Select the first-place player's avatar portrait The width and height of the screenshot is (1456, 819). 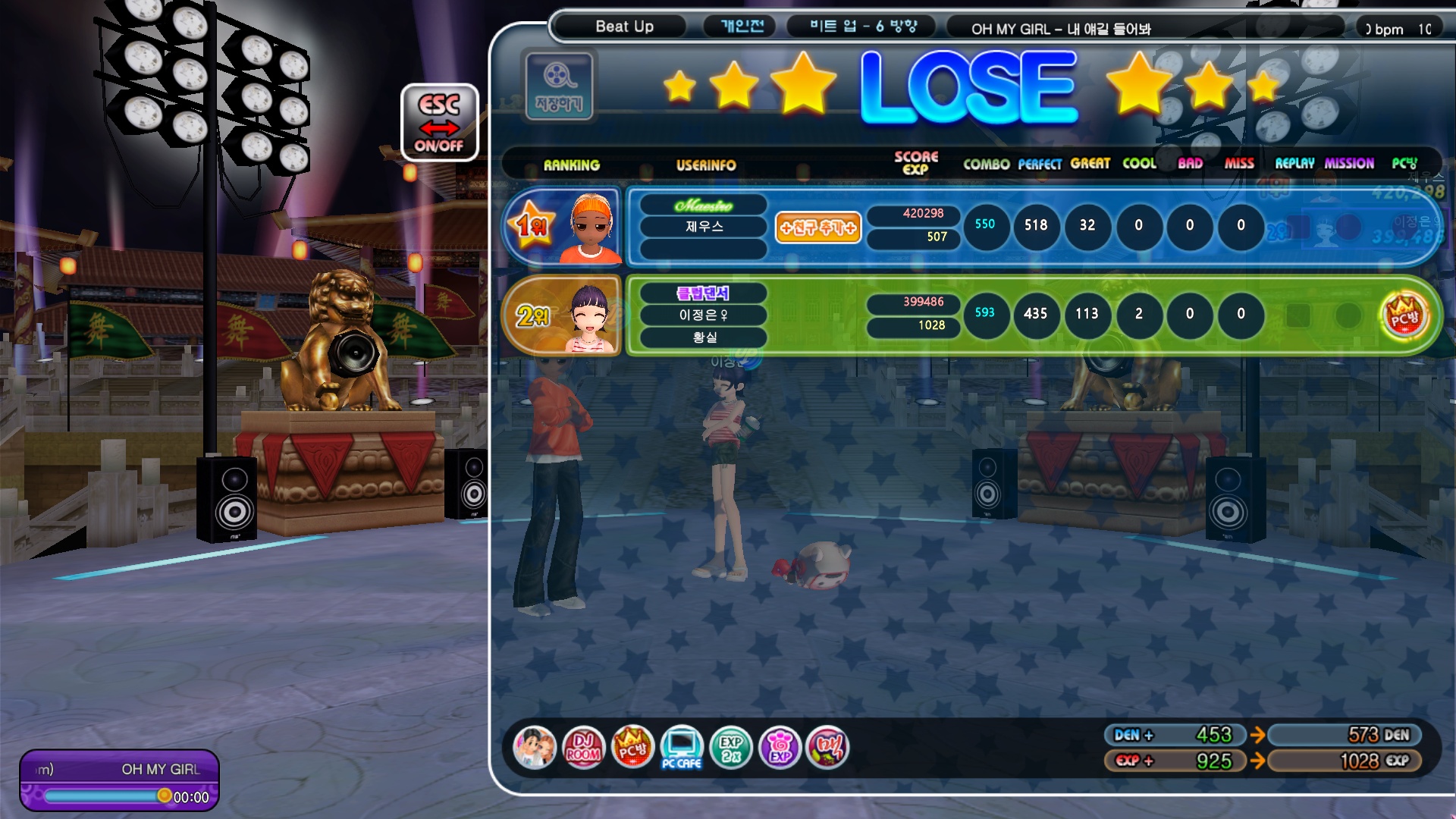tap(591, 227)
